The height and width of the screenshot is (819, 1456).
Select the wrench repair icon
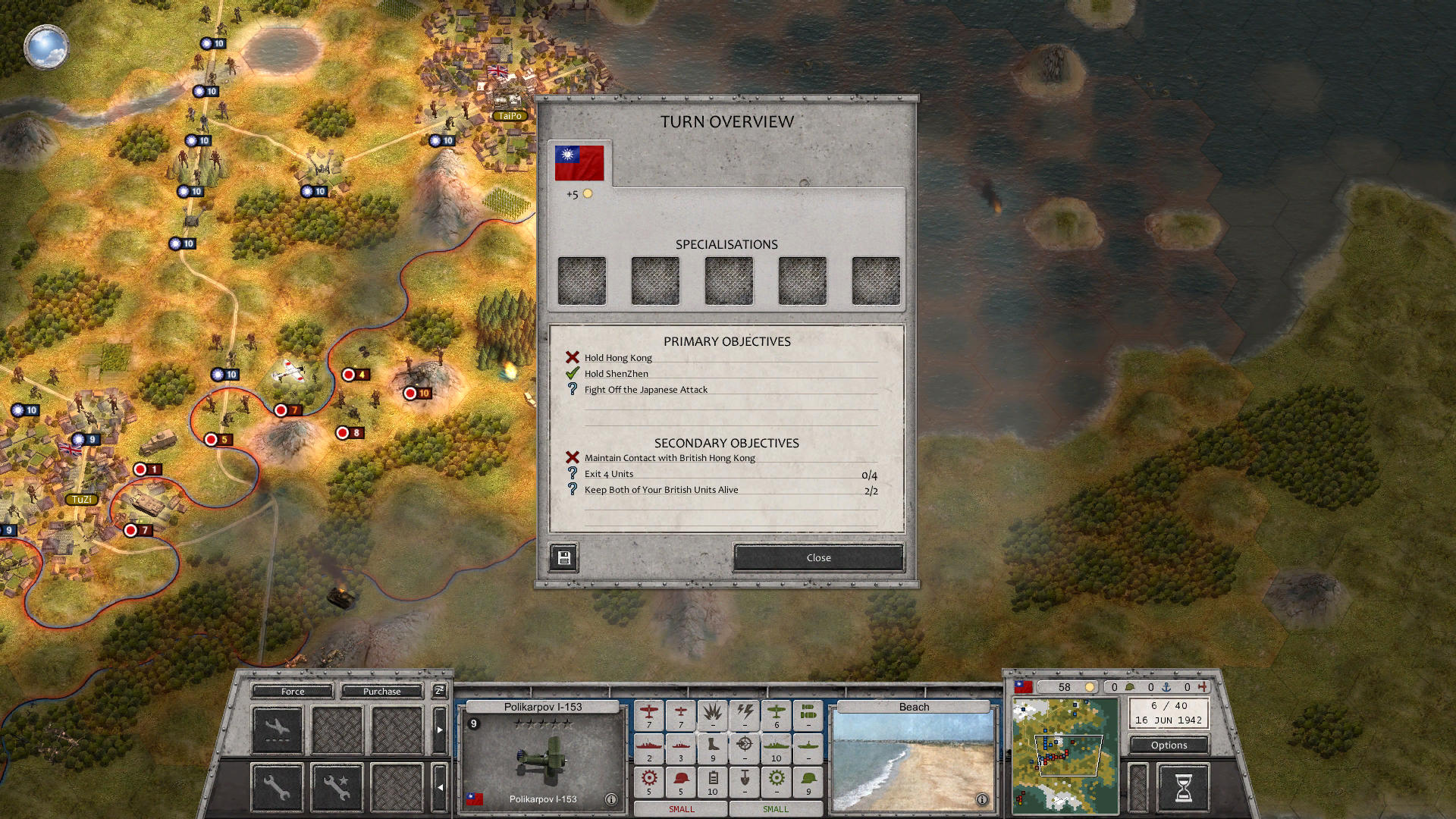pos(277,786)
